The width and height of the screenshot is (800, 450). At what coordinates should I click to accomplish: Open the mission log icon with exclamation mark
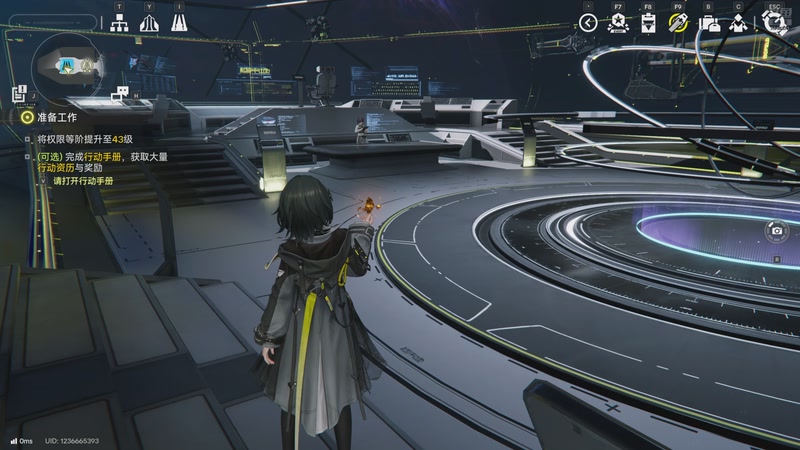[18, 93]
